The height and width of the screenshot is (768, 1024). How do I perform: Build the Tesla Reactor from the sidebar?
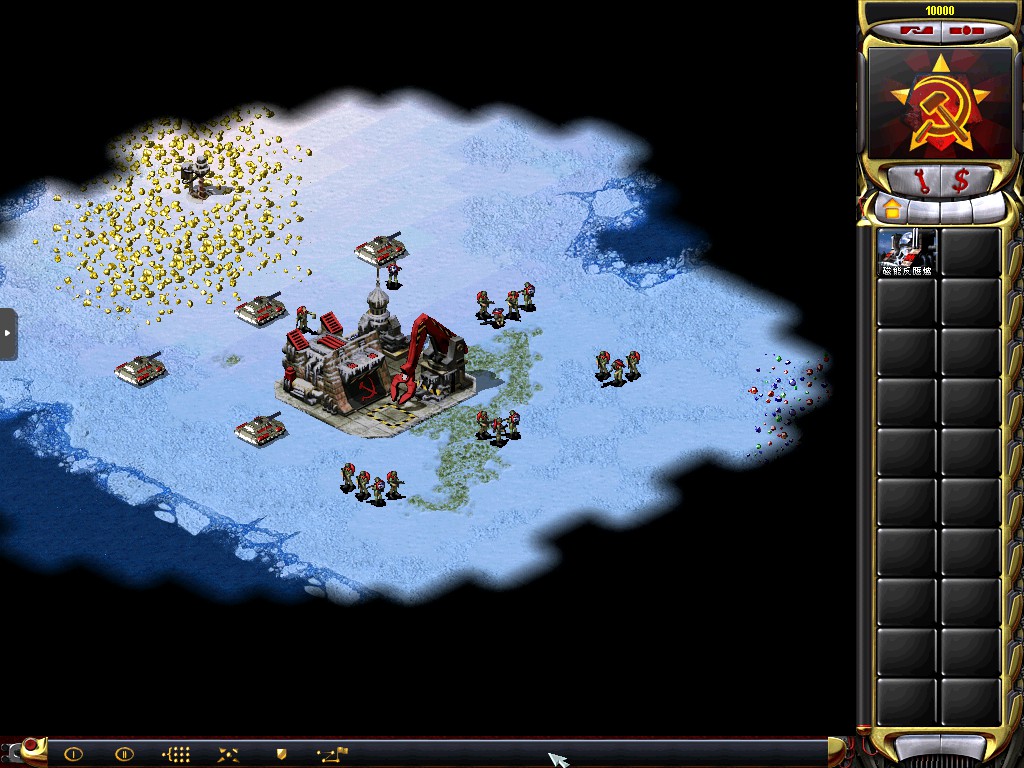[x=907, y=253]
